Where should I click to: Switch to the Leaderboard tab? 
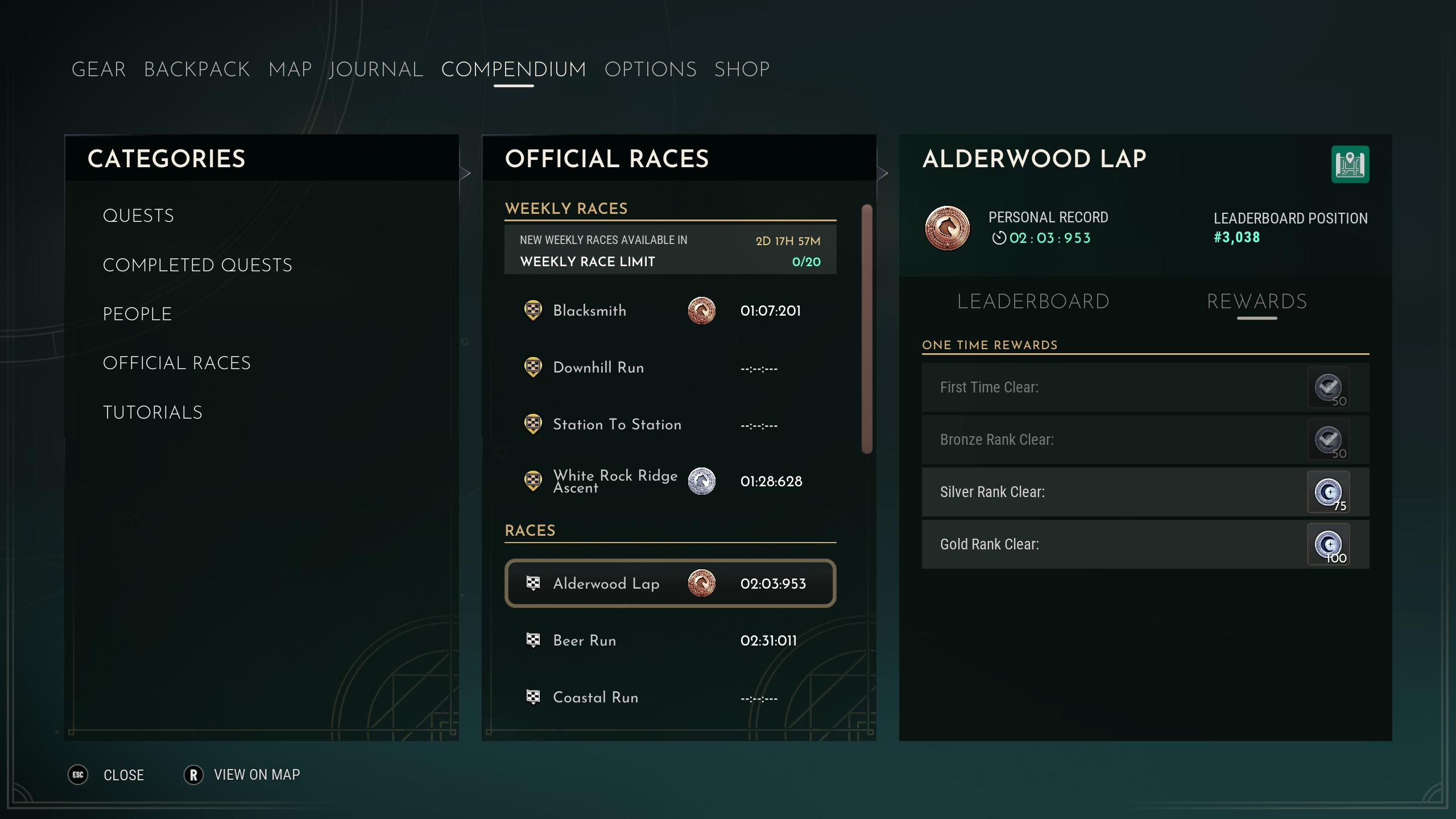1033,301
